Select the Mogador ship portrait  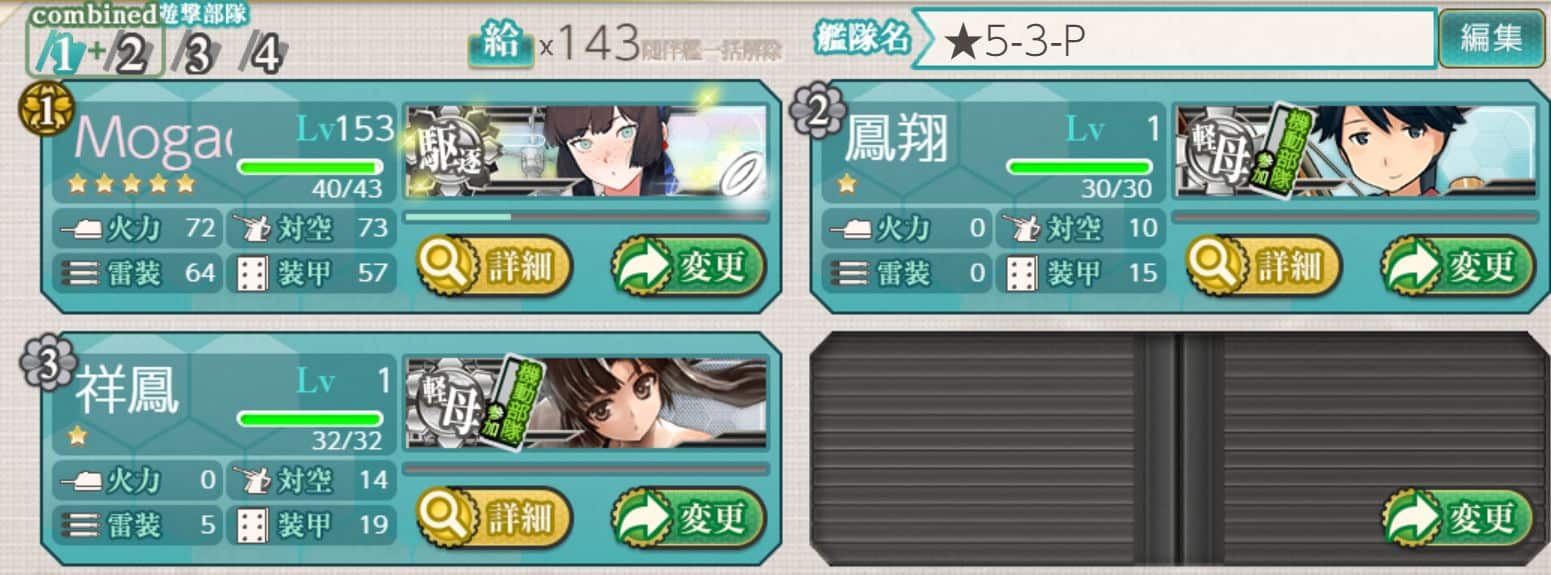(586, 151)
